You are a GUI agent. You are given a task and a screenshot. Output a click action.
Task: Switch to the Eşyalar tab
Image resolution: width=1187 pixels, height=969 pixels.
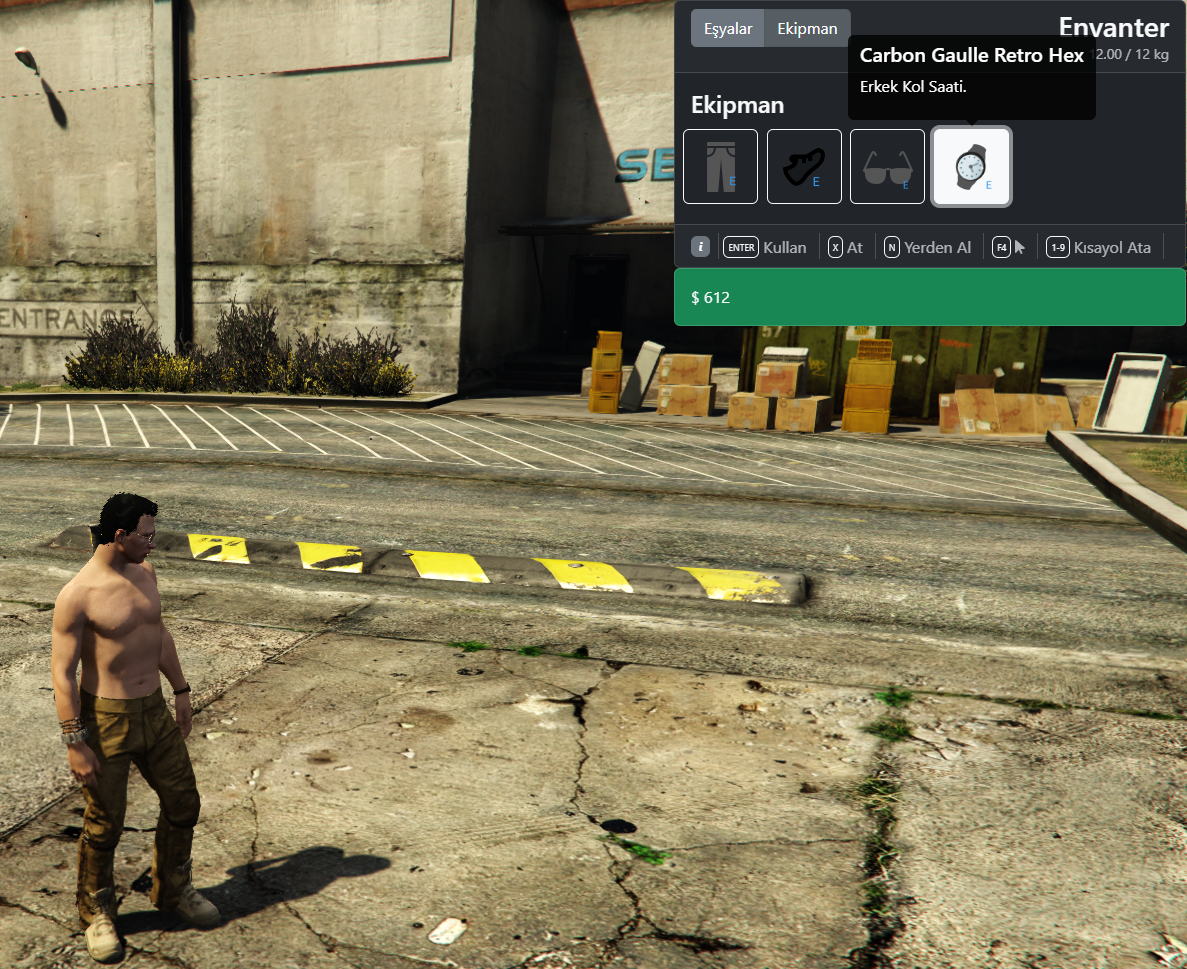(727, 28)
